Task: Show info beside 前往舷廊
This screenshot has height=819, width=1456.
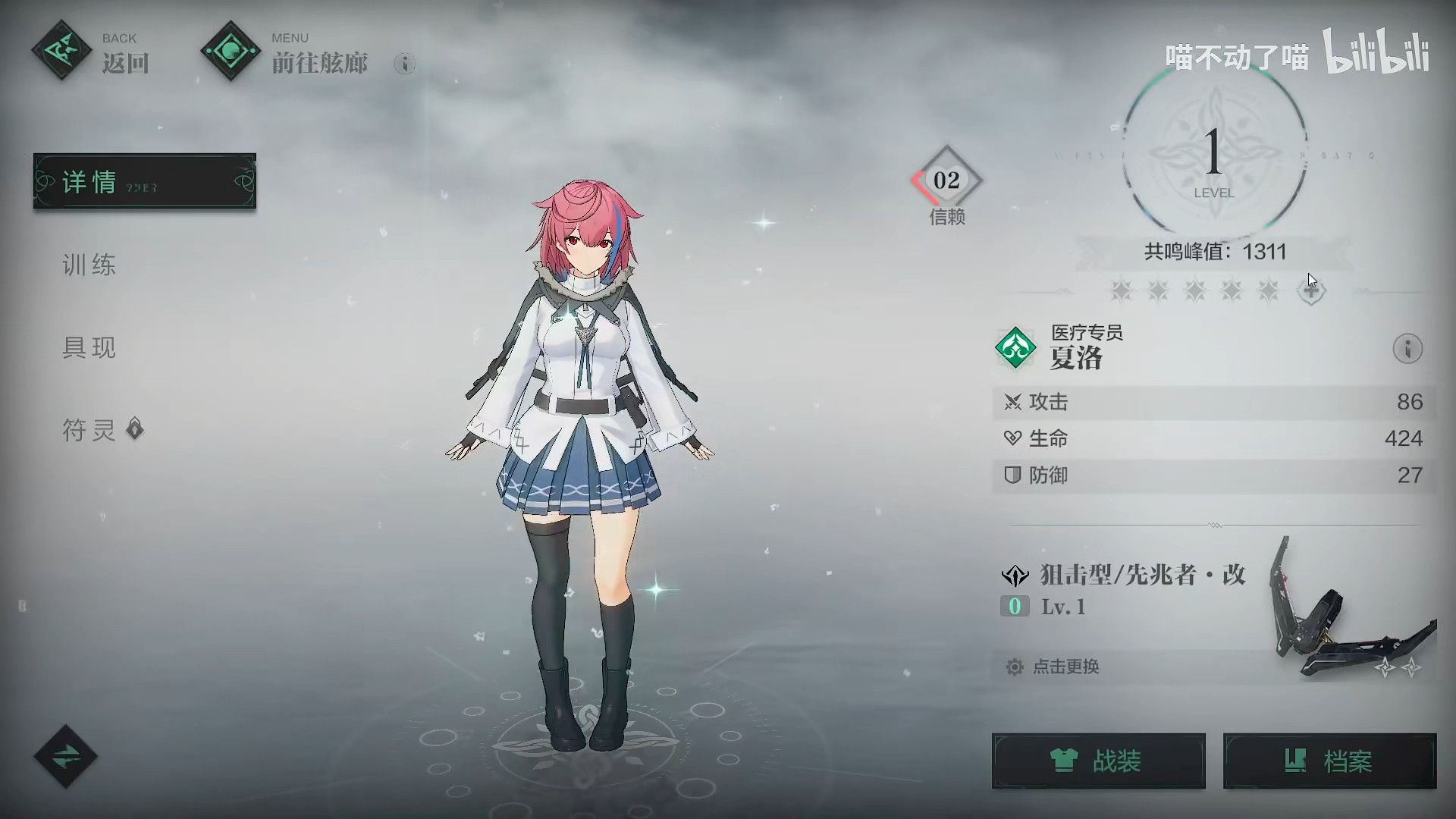Action: coord(405,64)
